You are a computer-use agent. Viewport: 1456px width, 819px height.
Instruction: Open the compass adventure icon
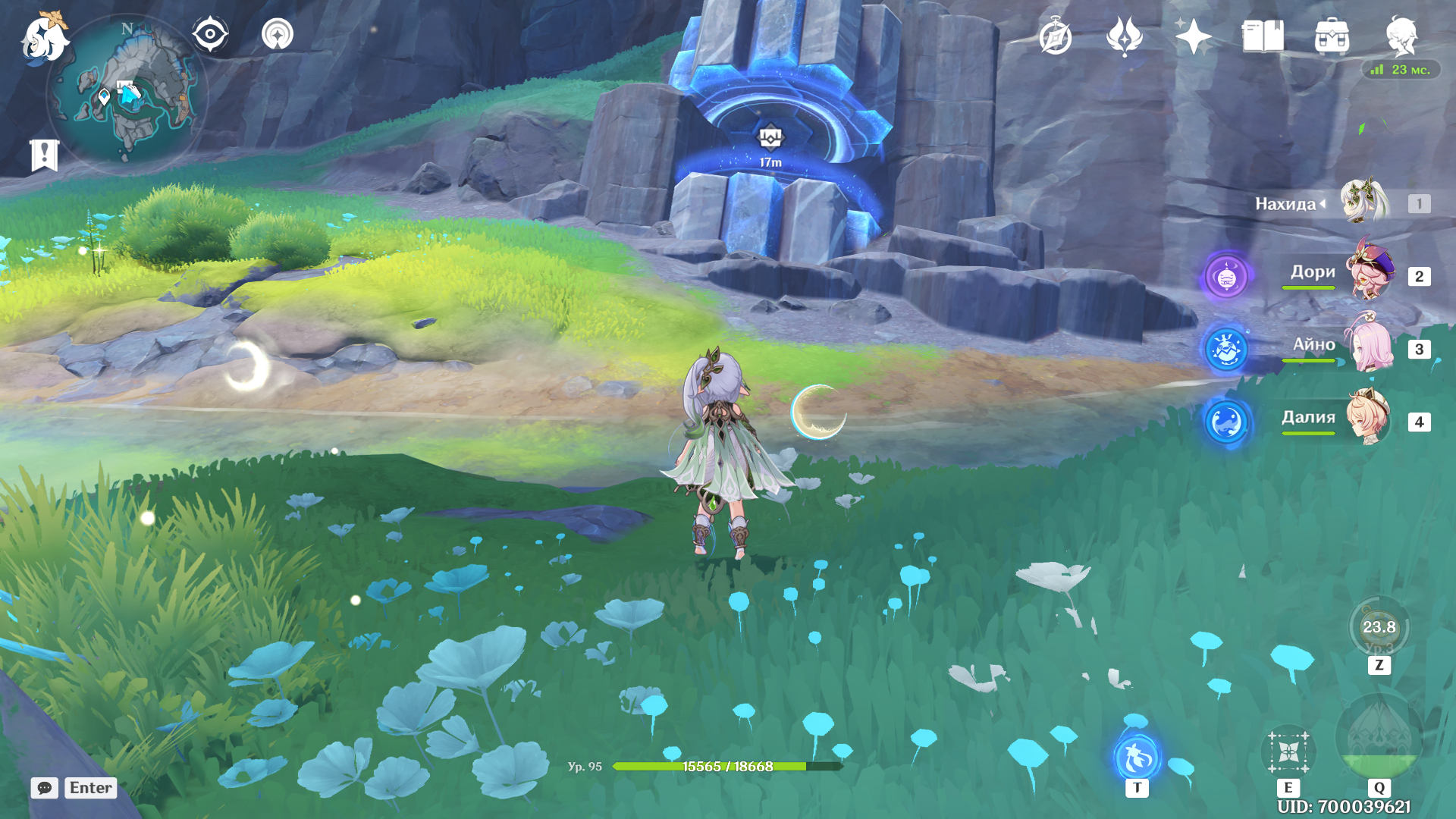coord(1055,37)
